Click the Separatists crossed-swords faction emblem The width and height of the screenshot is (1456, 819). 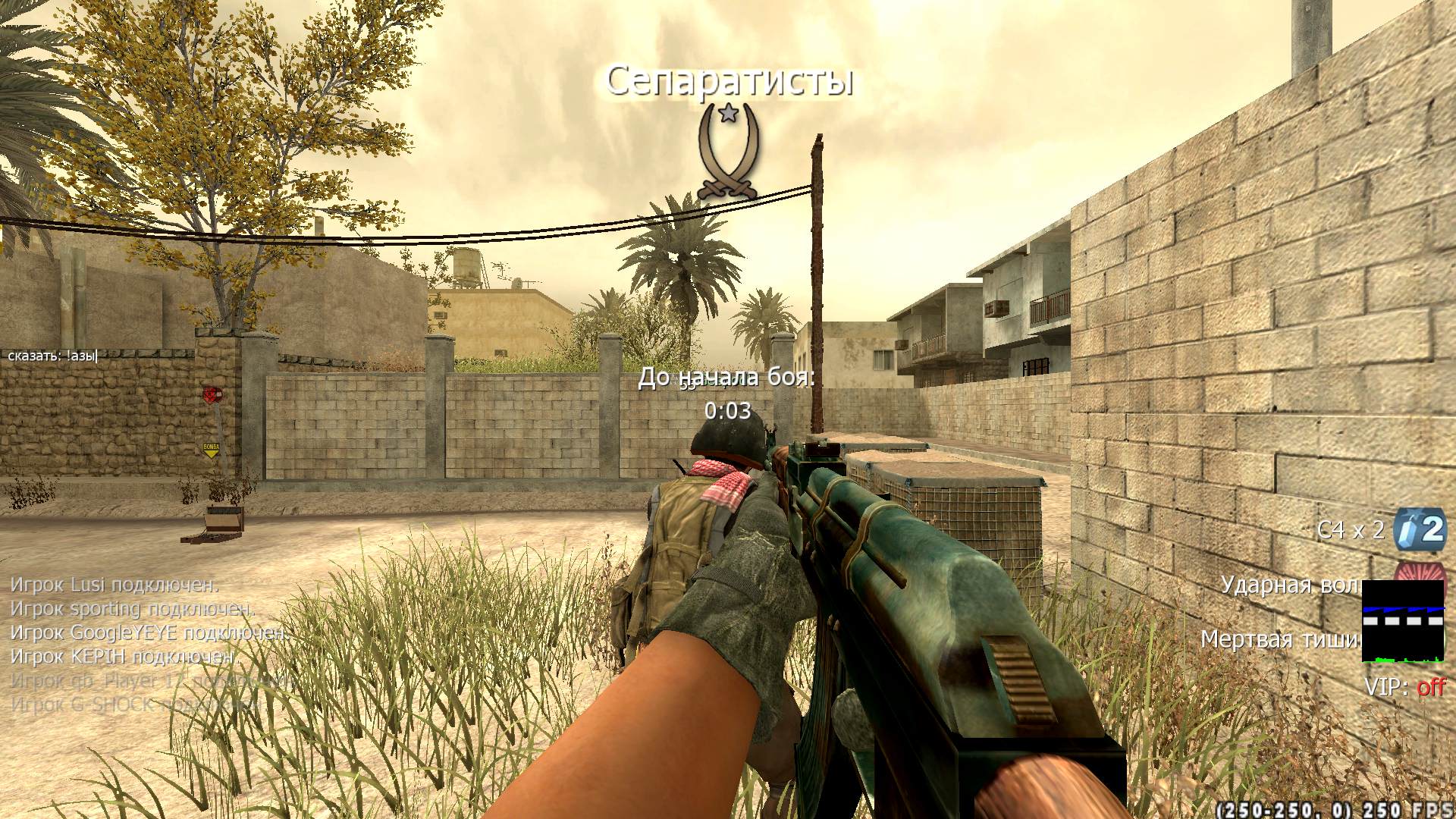click(x=728, y=153)
